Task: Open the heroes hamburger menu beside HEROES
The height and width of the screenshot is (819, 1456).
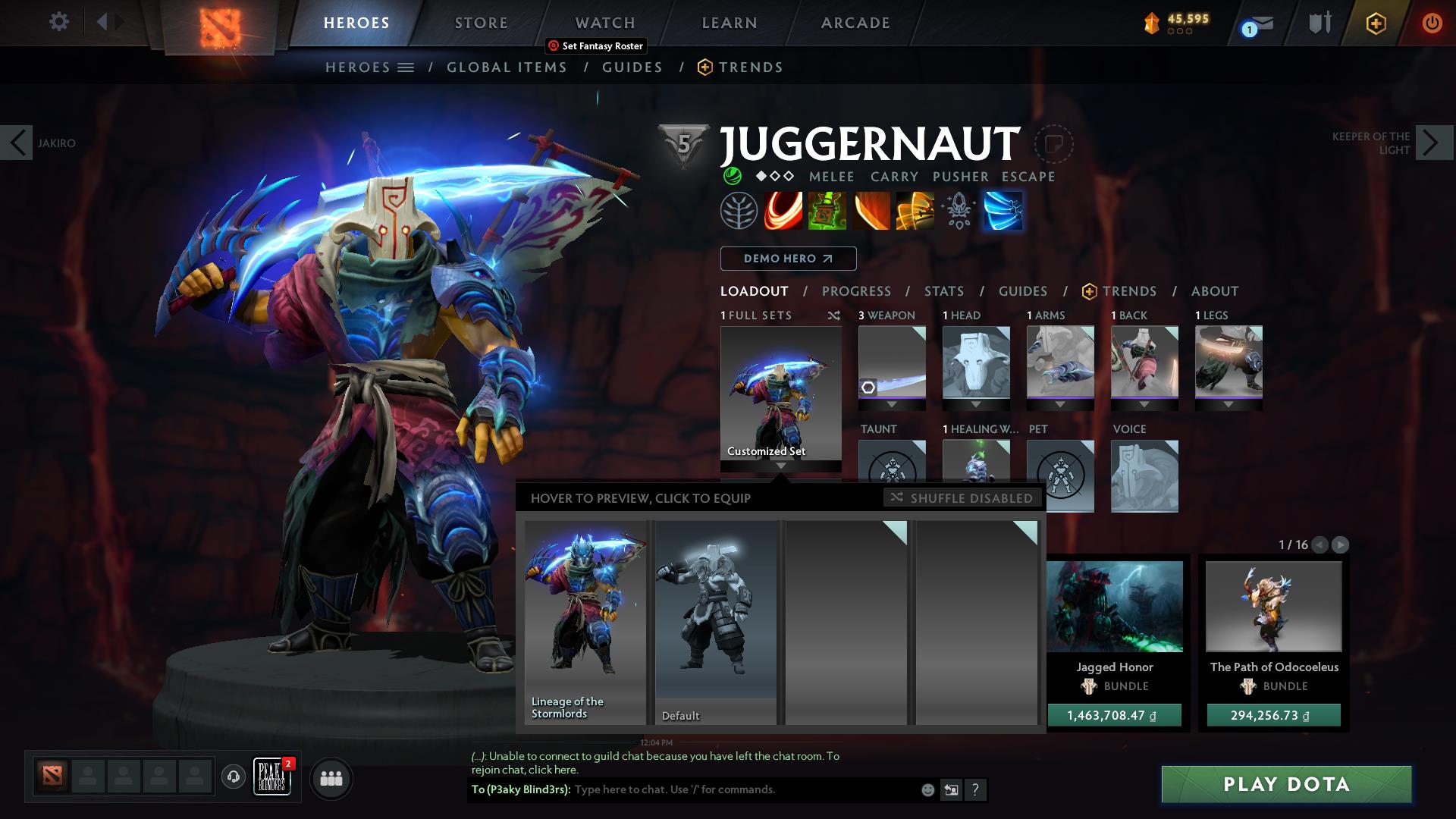Action: (407, 67)
